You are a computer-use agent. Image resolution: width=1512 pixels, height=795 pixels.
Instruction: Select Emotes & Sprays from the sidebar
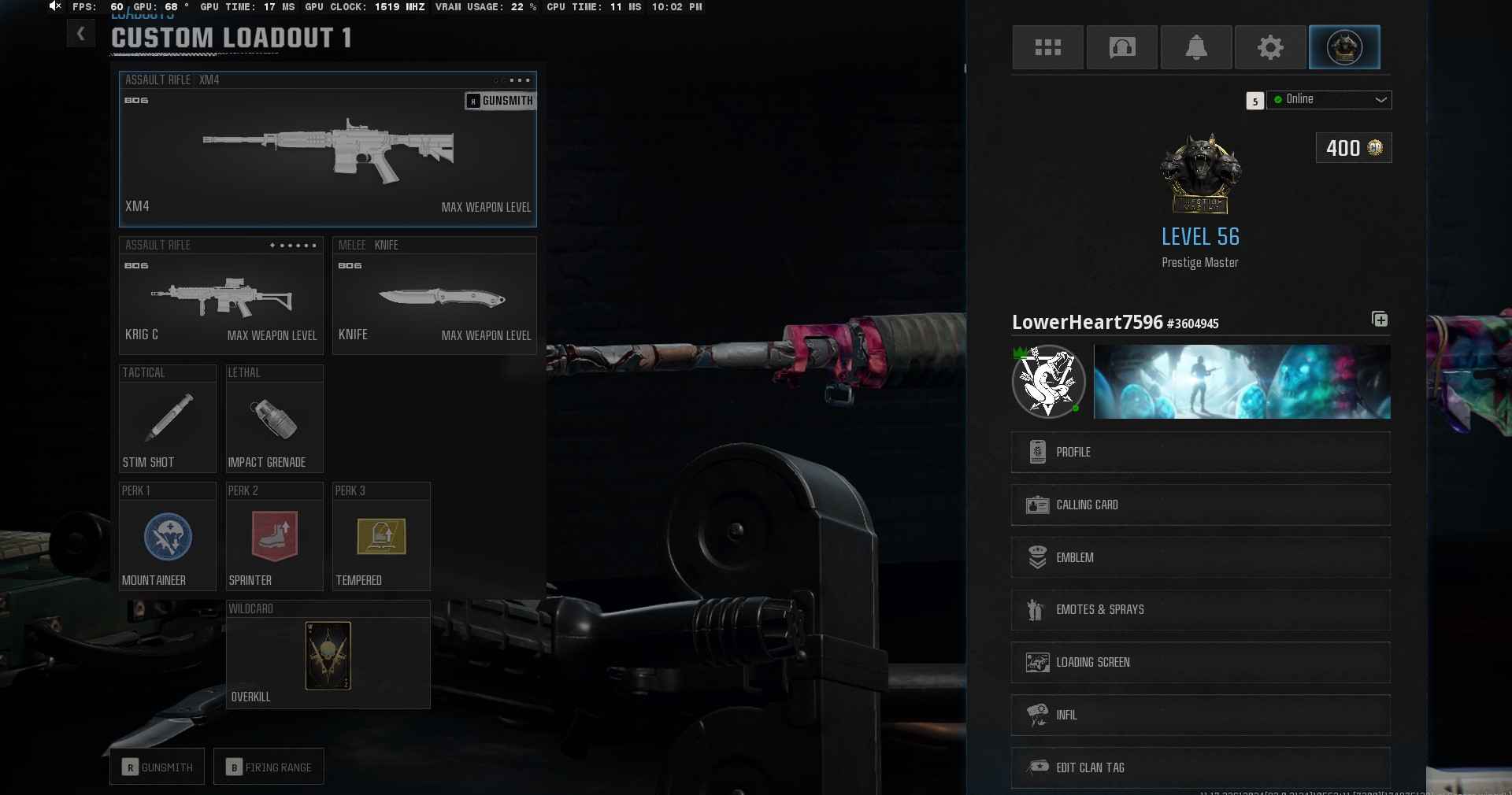(x=1199, y=609)
